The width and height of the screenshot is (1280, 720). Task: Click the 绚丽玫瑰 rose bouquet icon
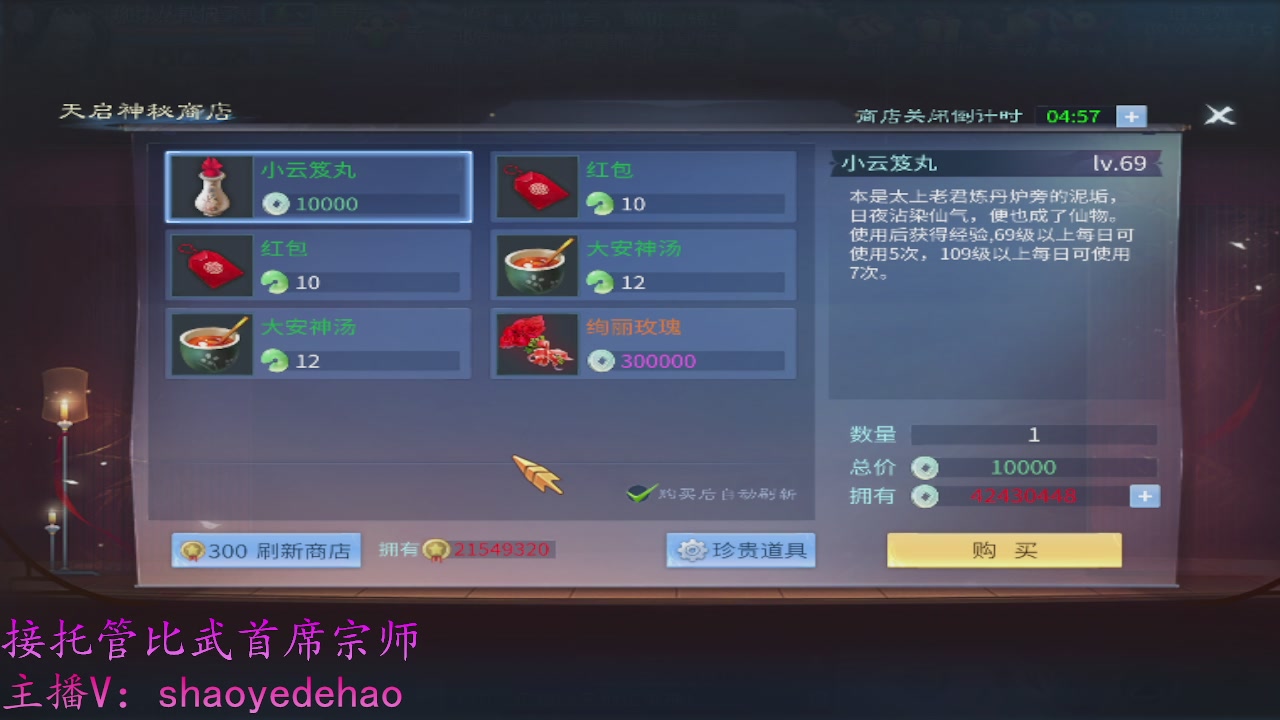(534, 343)
